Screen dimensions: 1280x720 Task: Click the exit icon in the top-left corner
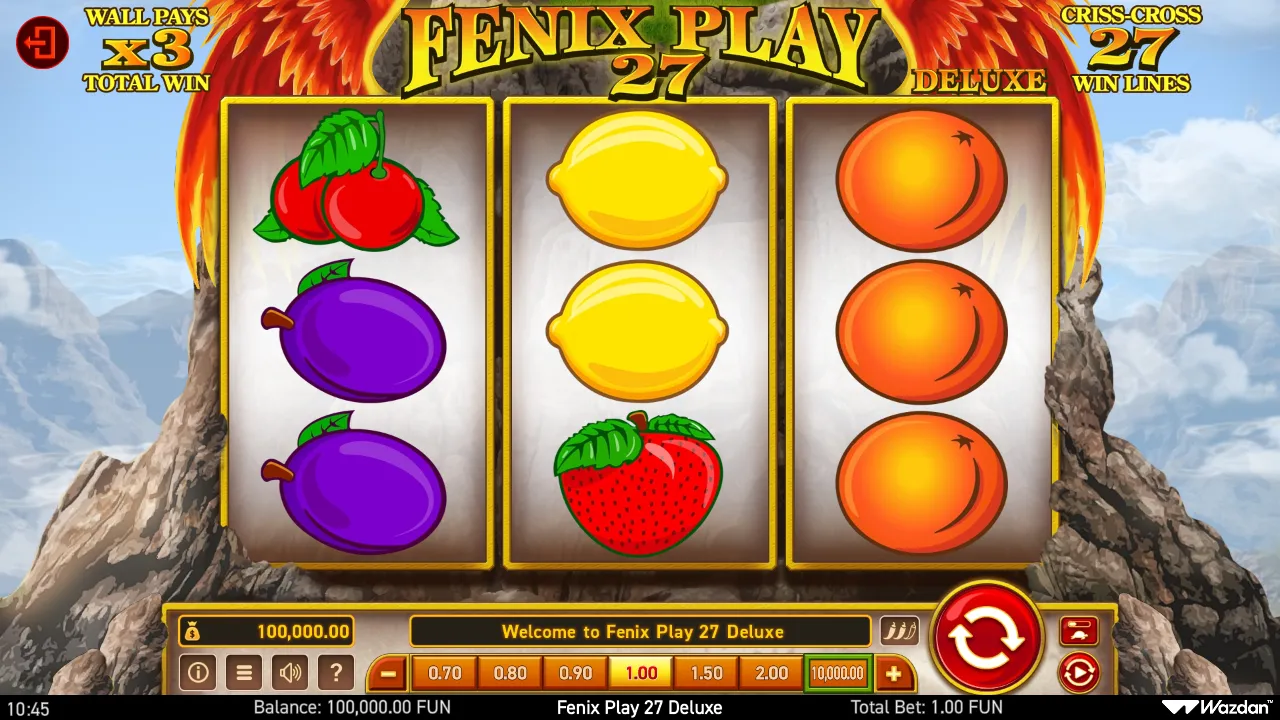click(x=42, y=43)
